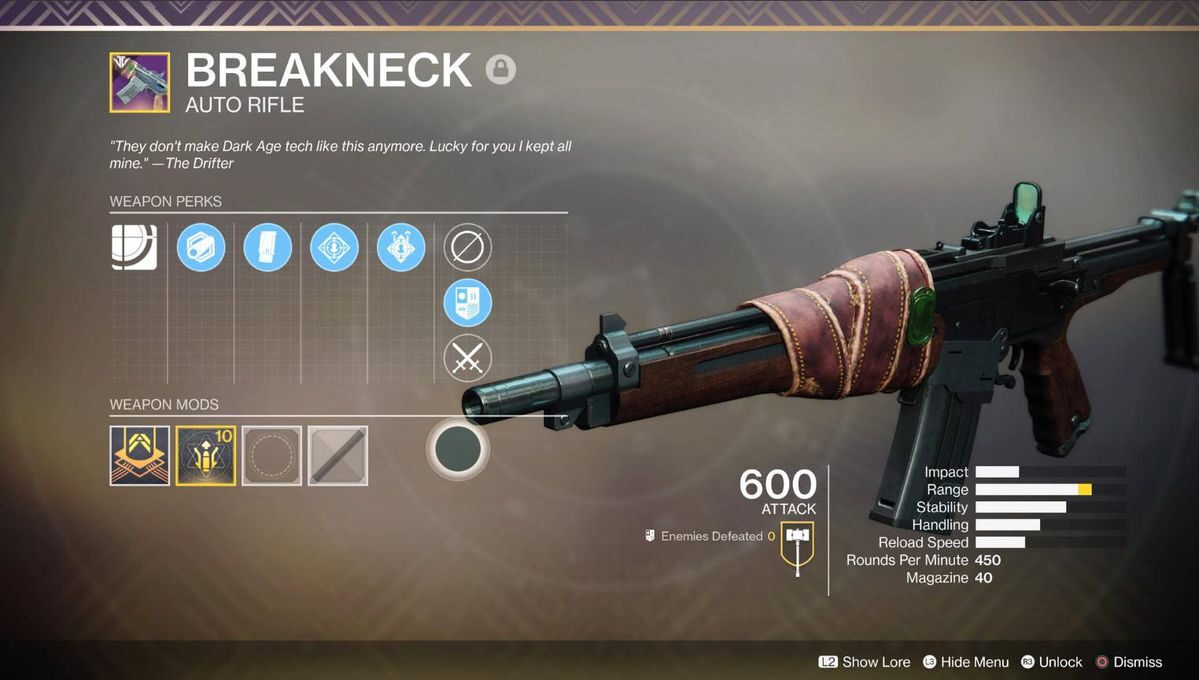Inspect the diamond target trait perk
The height and width of the screenshot is (680, 1199).
[334, 247]
